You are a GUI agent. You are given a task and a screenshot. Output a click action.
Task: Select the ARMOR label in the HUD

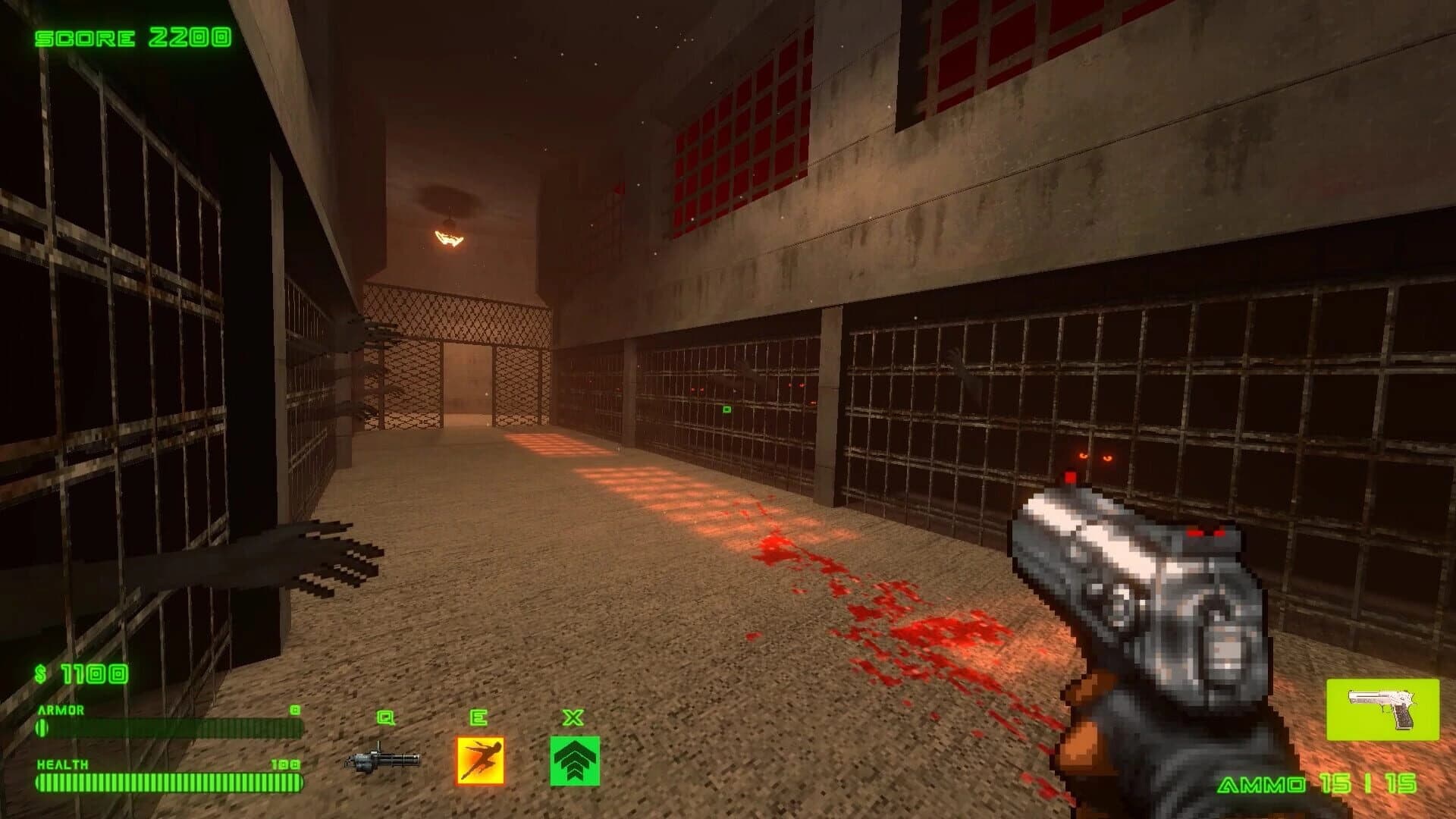[59, 711]
